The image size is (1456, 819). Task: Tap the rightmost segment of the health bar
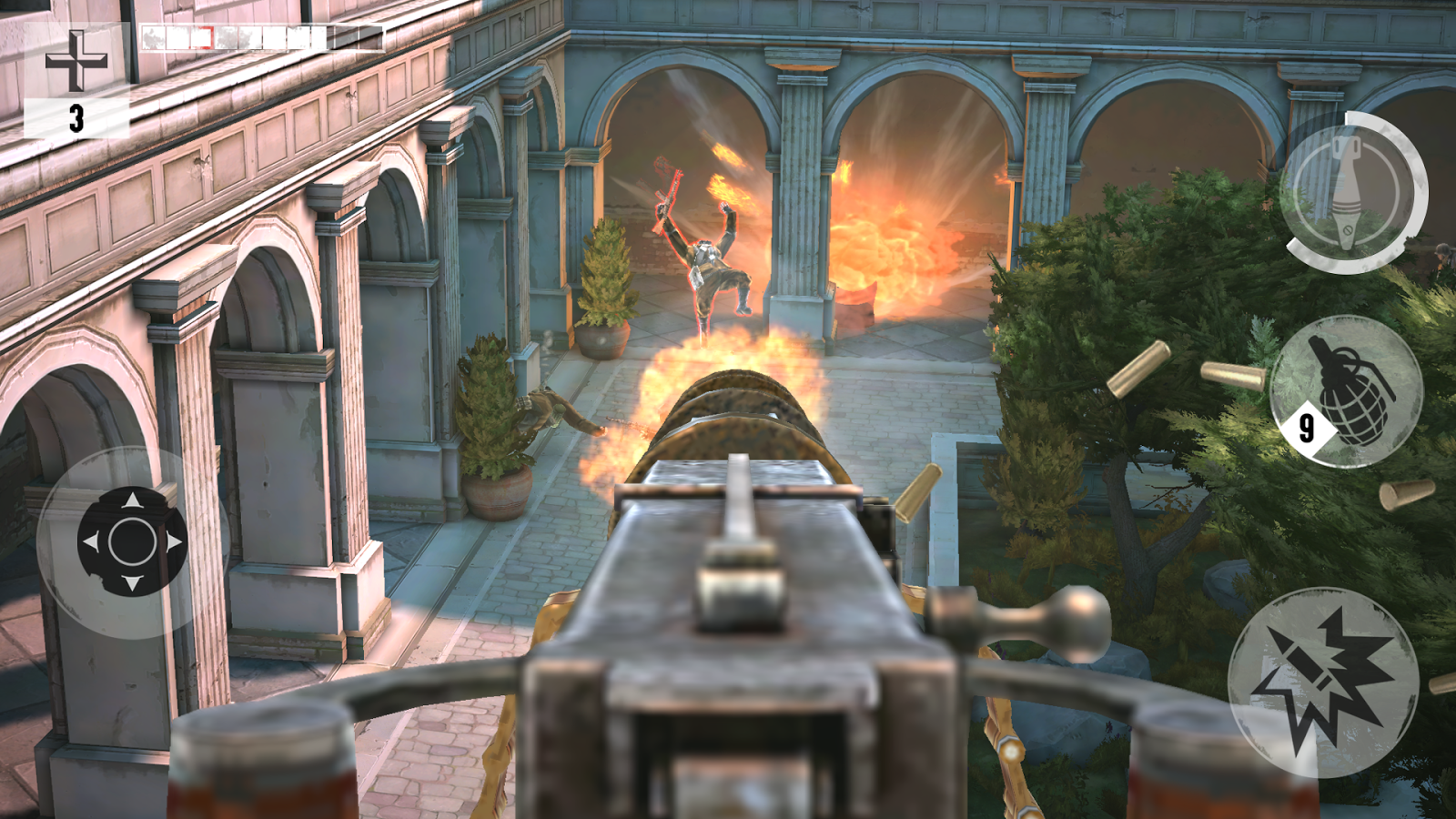[x=370, y=37]
